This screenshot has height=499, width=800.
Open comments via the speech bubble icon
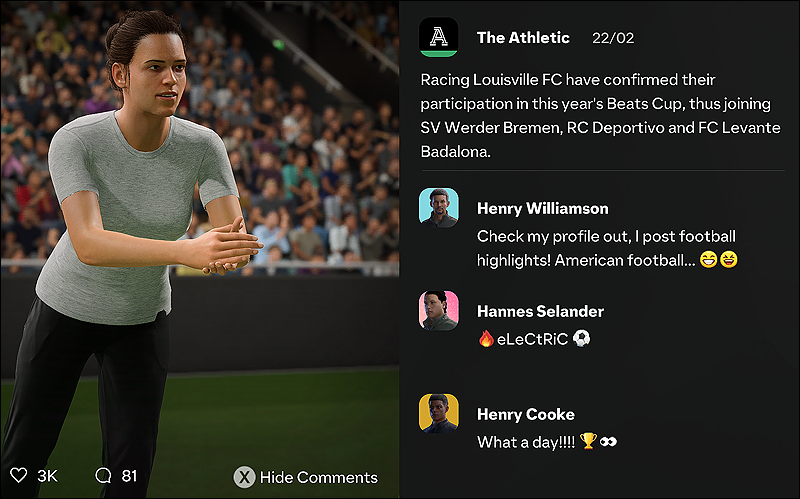(x=103, y=476)
